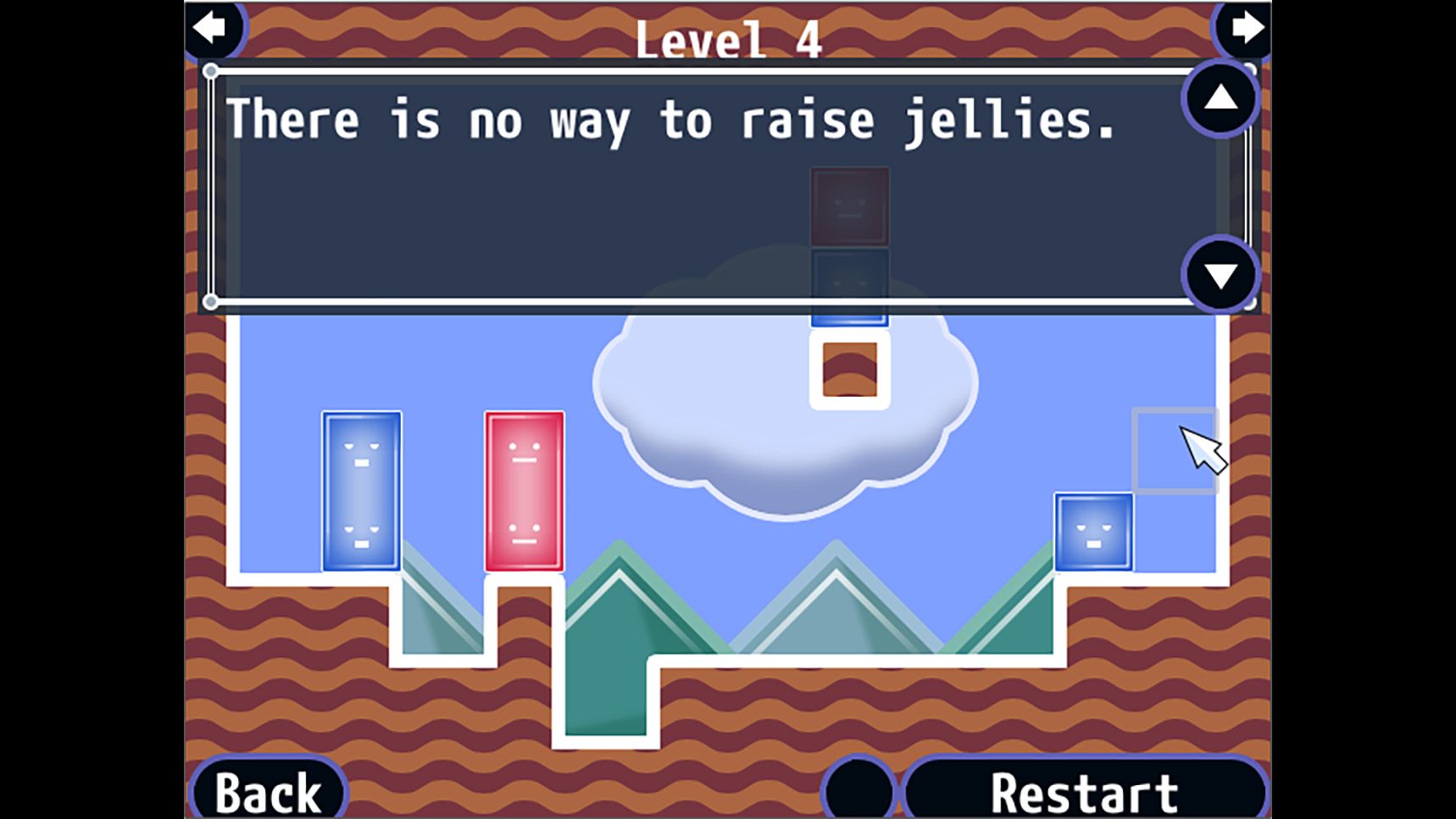The image size is (1456, 819).
Task: Select the tall red jelly
Action: 525,492
